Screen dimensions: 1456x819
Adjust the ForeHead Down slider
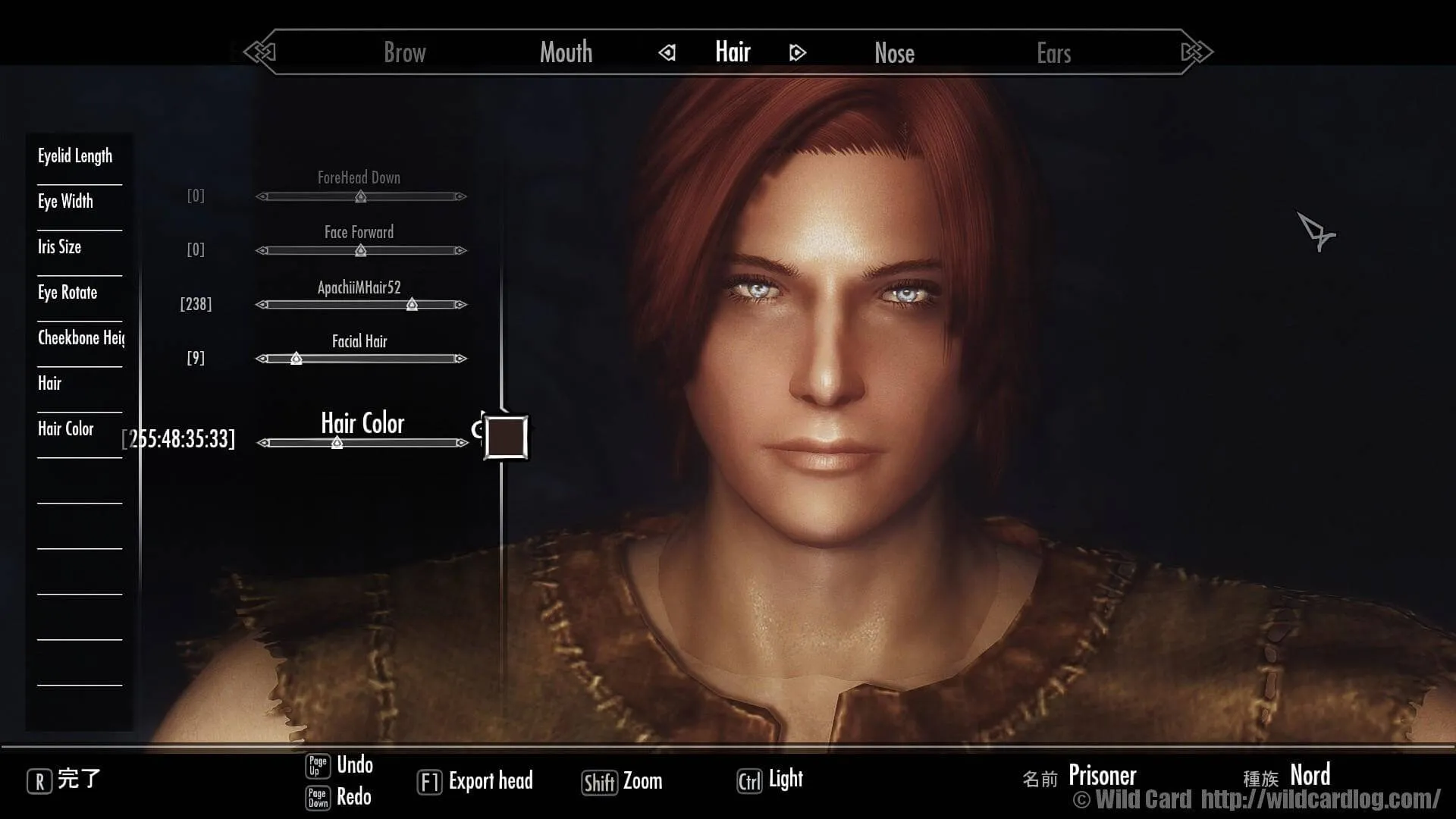(361, 197)
